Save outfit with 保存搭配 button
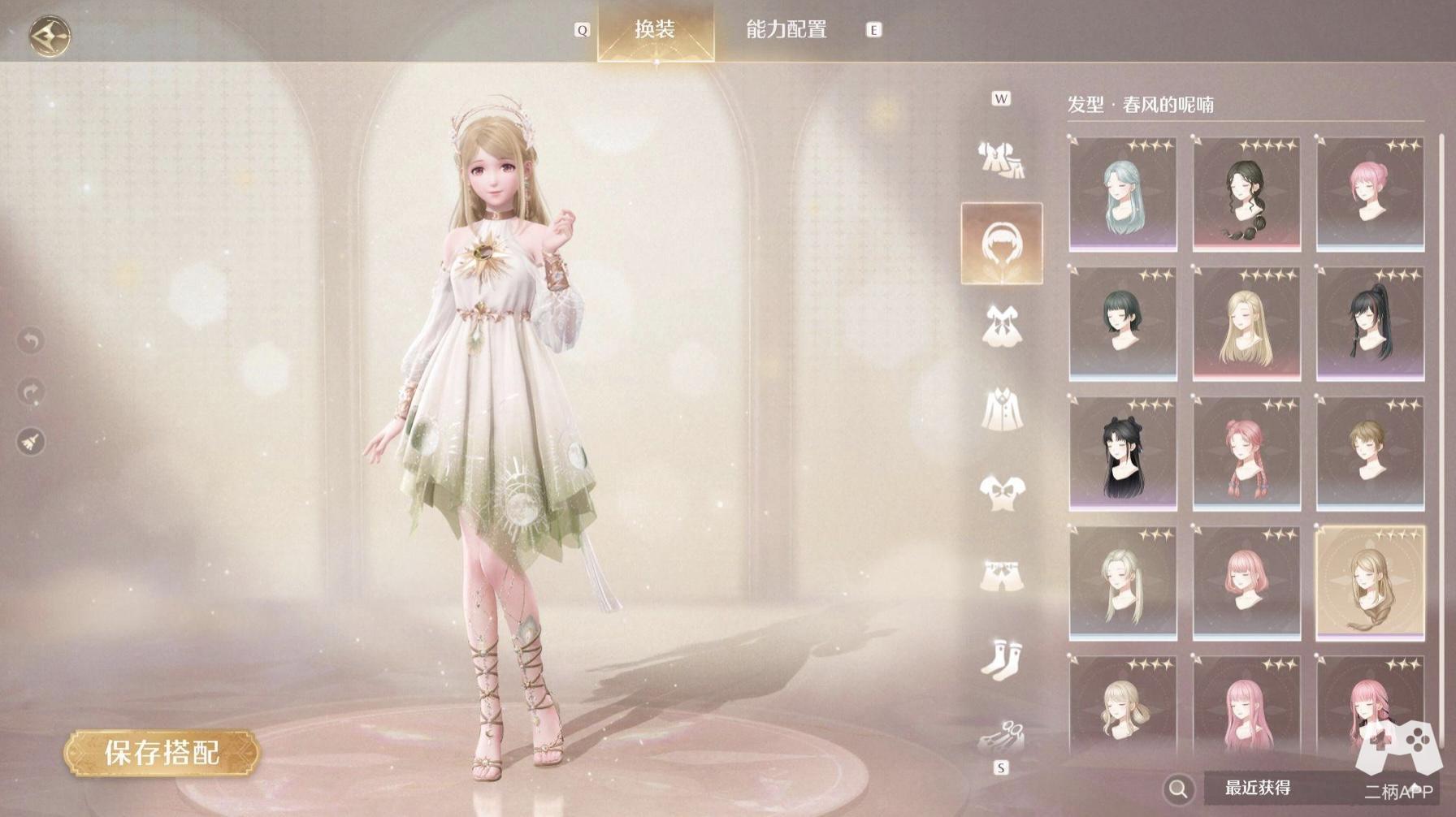 pos(162,753)
